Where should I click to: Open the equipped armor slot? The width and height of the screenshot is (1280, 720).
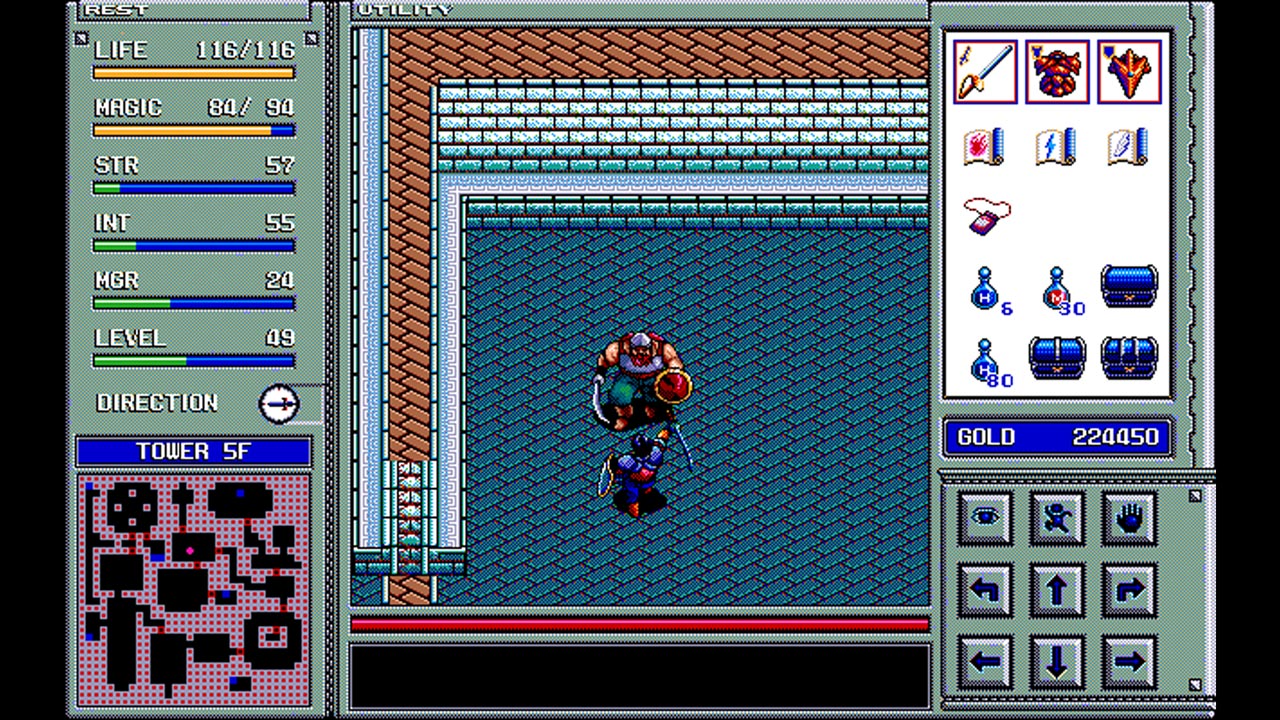[1056, 70]
